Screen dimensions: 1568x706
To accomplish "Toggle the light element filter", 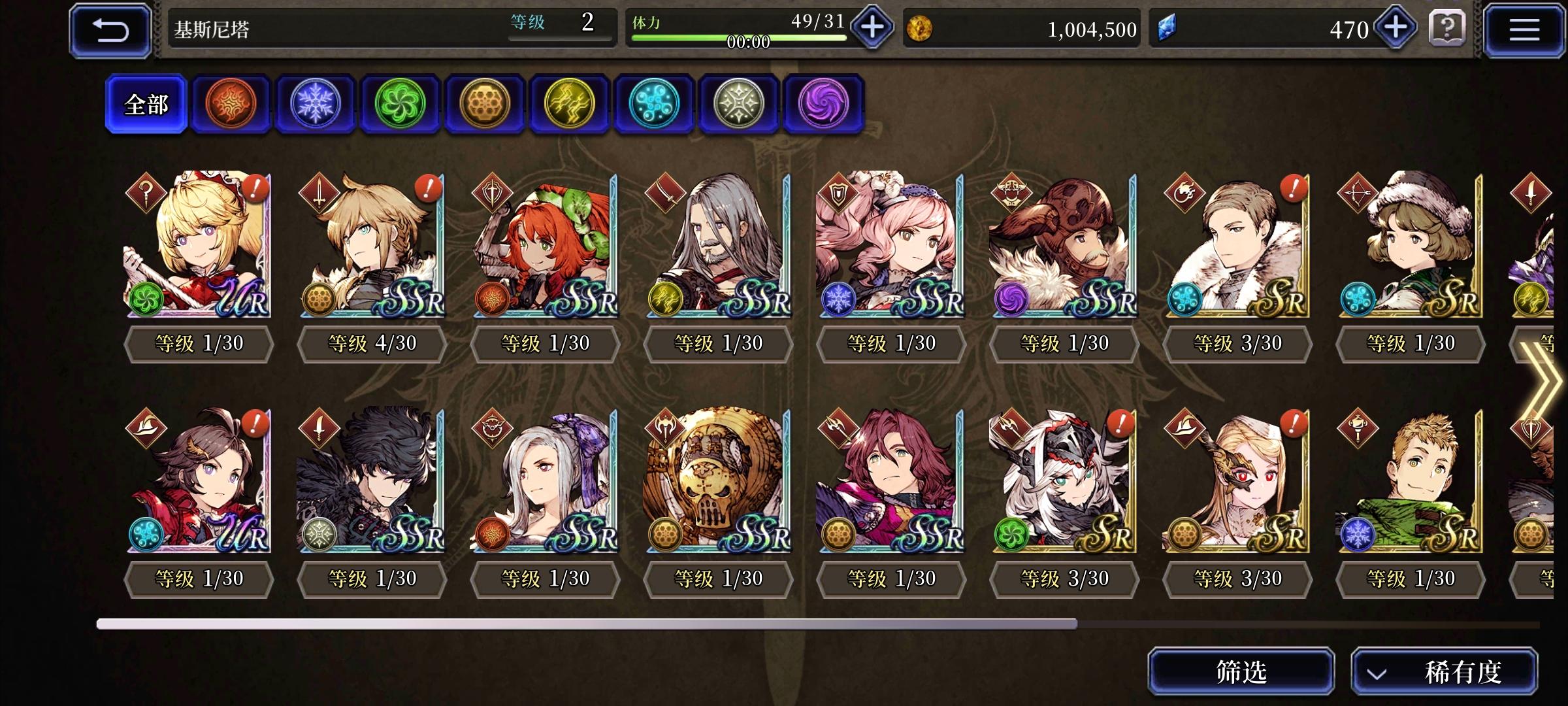I will [739, 103].
